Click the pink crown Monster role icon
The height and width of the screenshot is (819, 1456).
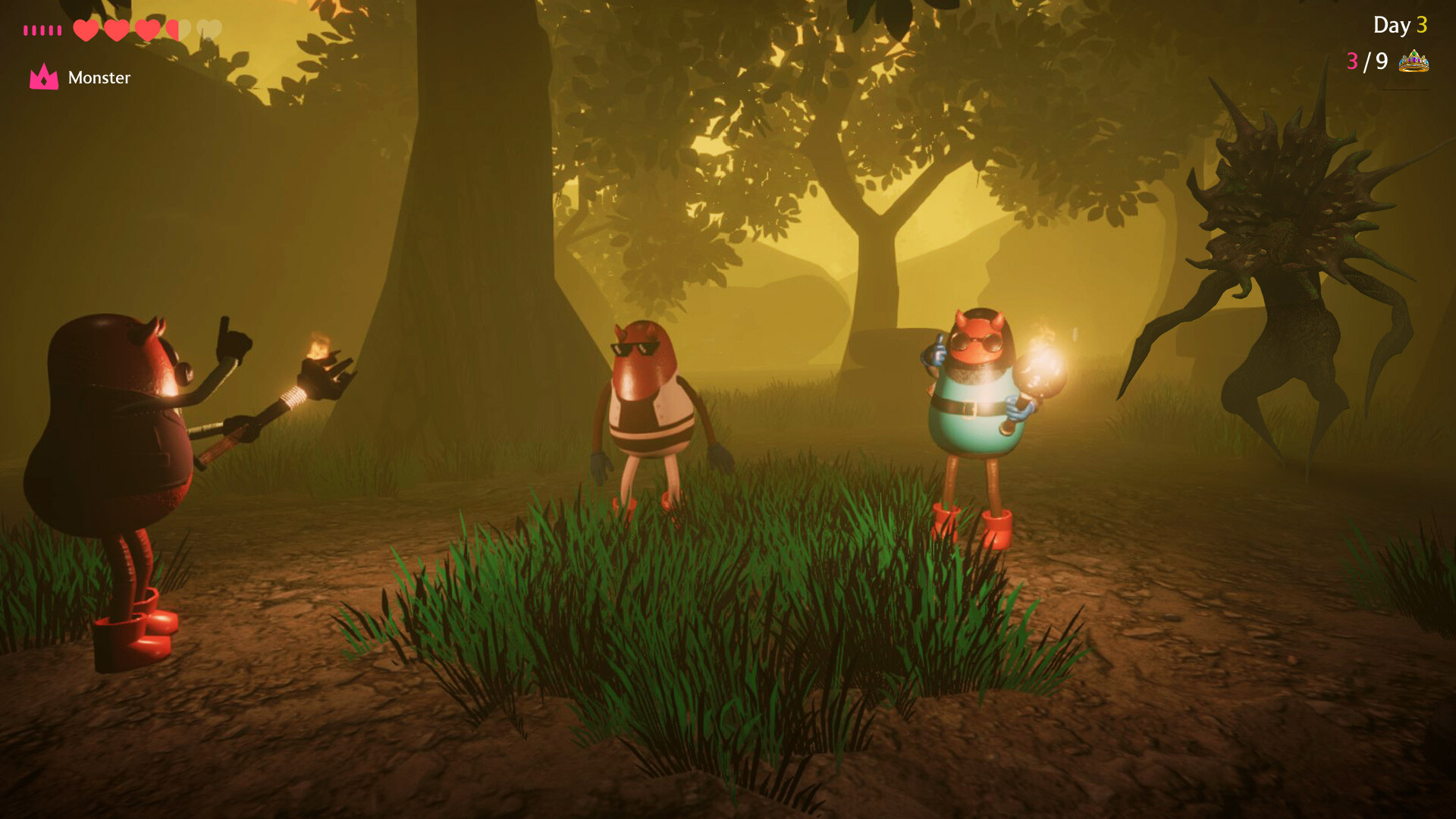(44, 77)
